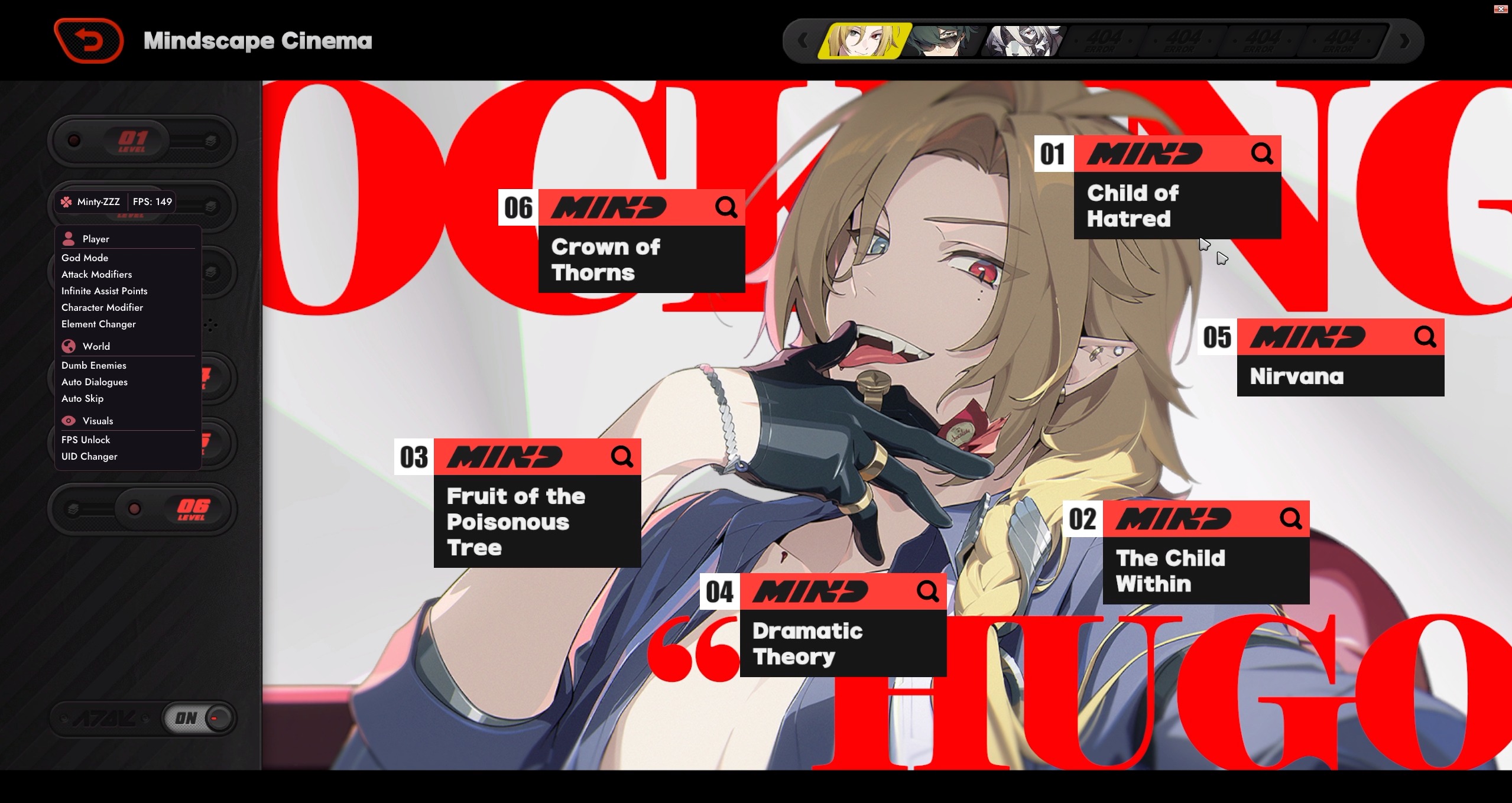Viewport: 1512px width, 803px height.
Task: Click the left arrow of the character roster
Action: coord(802,41)
